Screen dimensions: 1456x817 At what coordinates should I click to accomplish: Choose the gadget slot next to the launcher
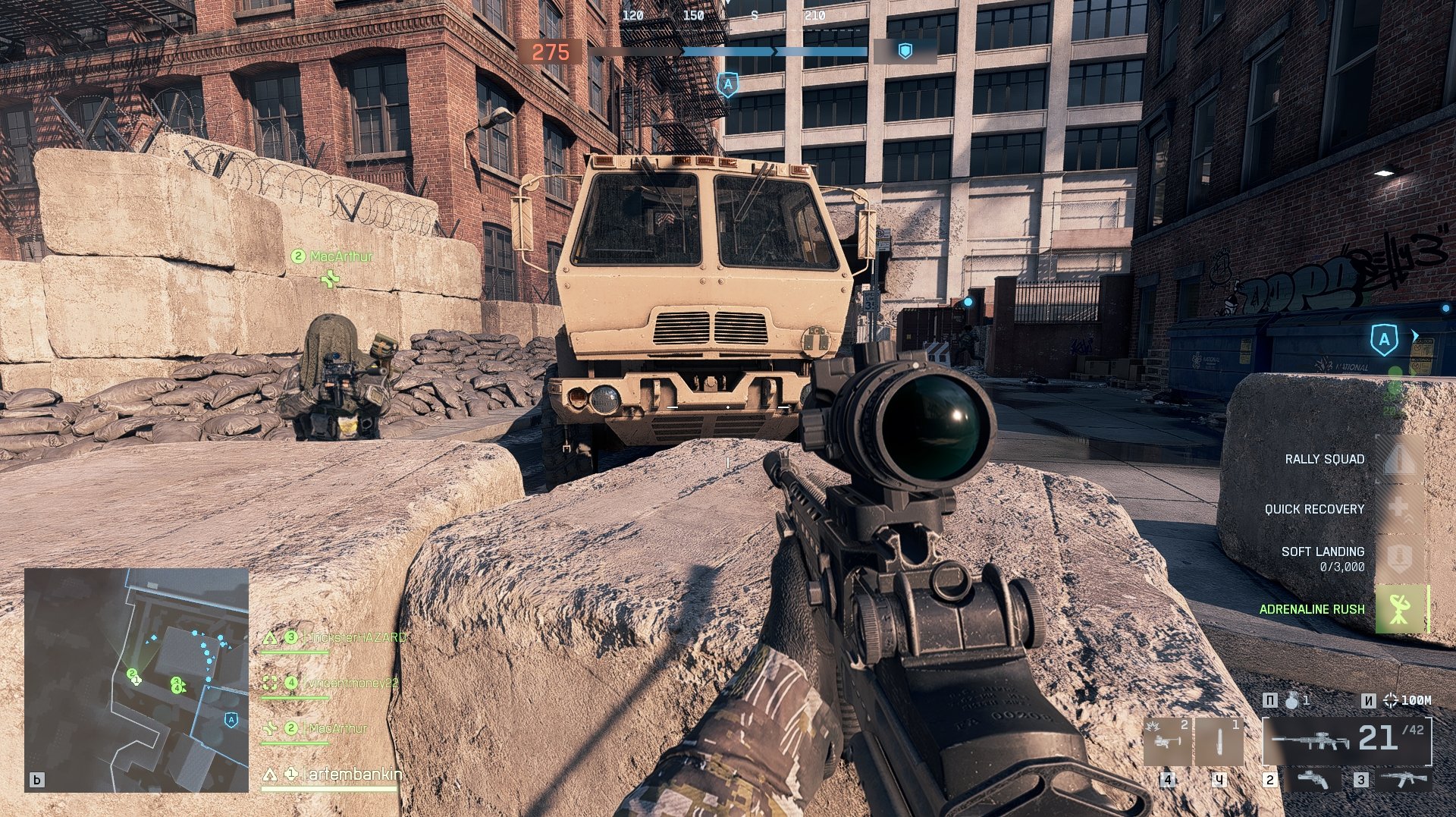coord(1219,742)
